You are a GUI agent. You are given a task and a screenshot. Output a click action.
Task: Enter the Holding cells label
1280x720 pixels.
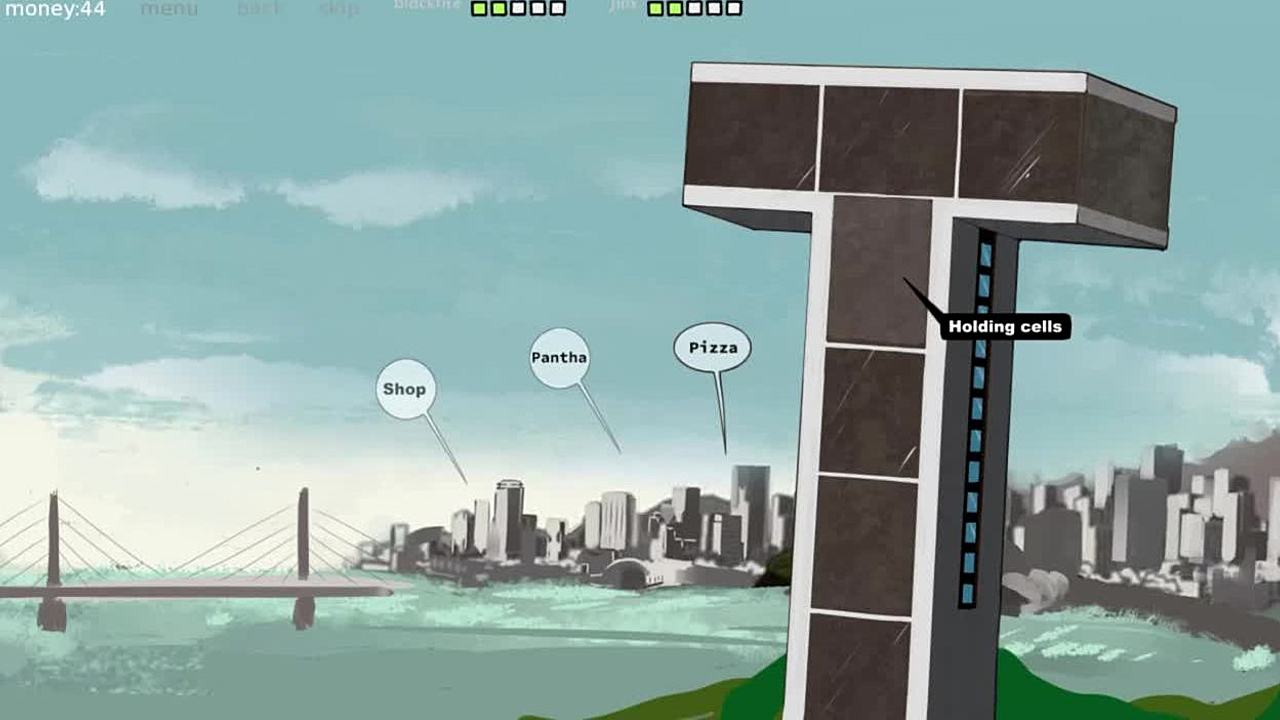1005,327
